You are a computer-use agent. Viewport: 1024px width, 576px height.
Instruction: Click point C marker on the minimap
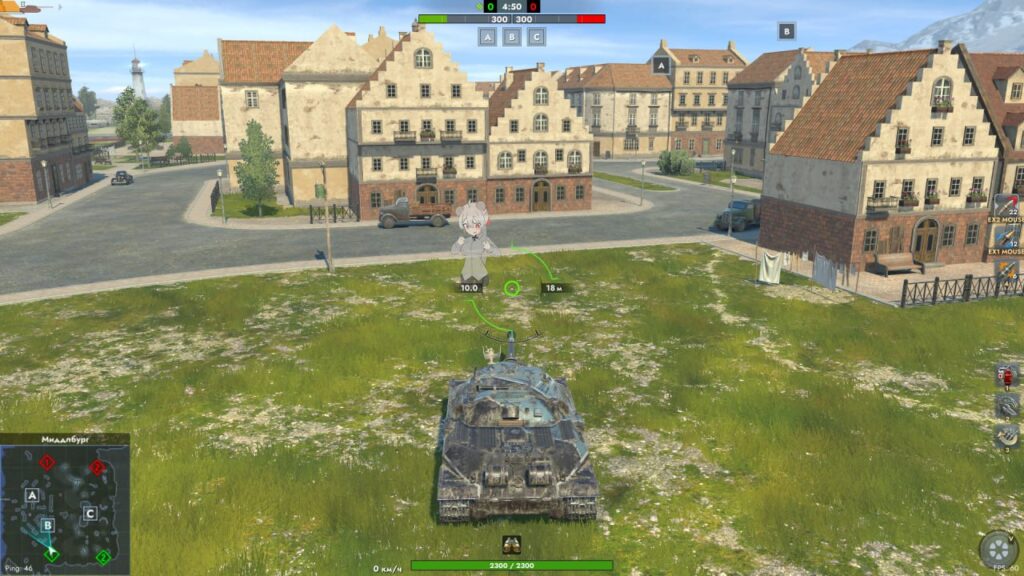89,514
